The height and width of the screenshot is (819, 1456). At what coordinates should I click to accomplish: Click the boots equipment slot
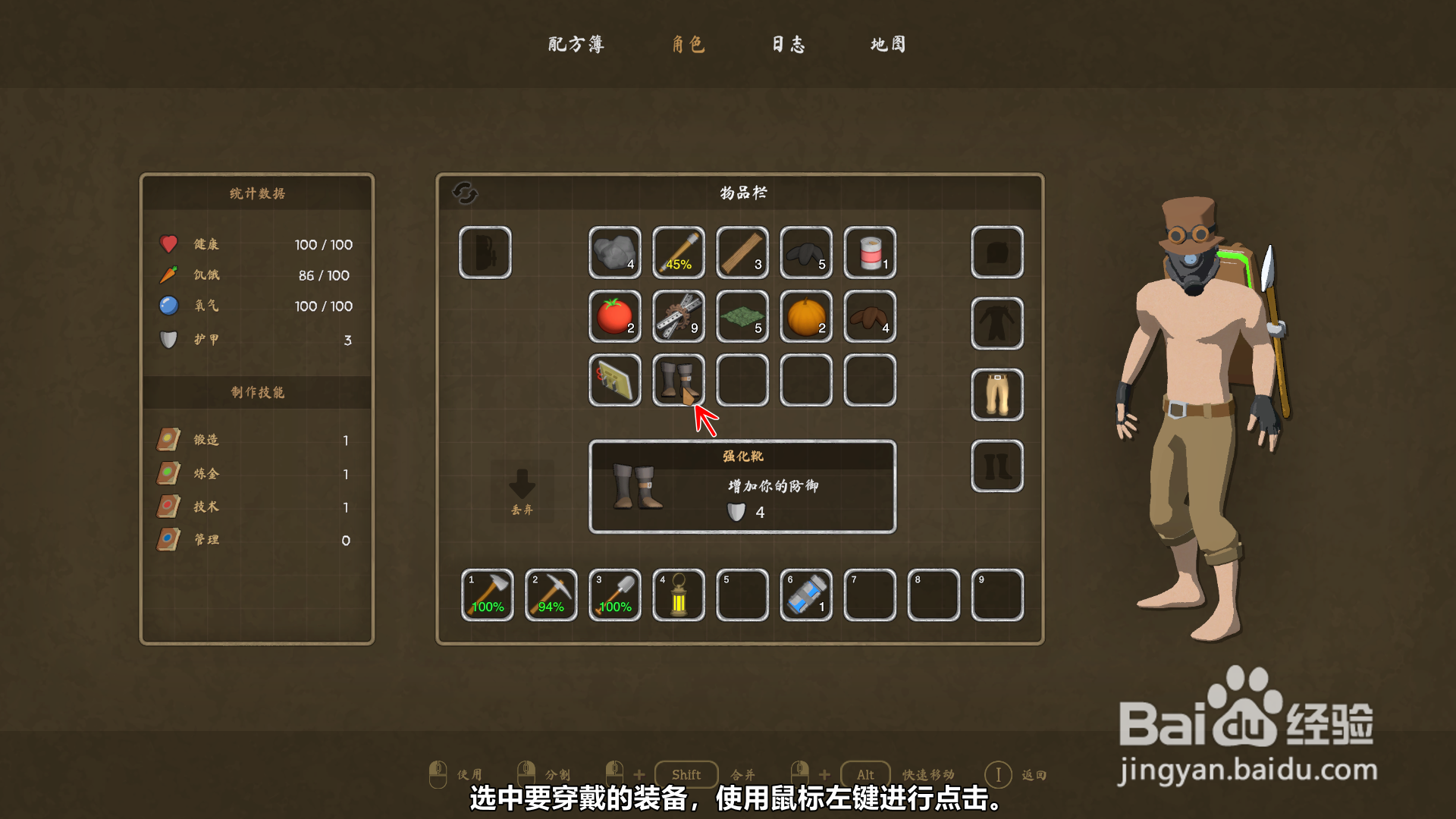click(x=996, y=466)
